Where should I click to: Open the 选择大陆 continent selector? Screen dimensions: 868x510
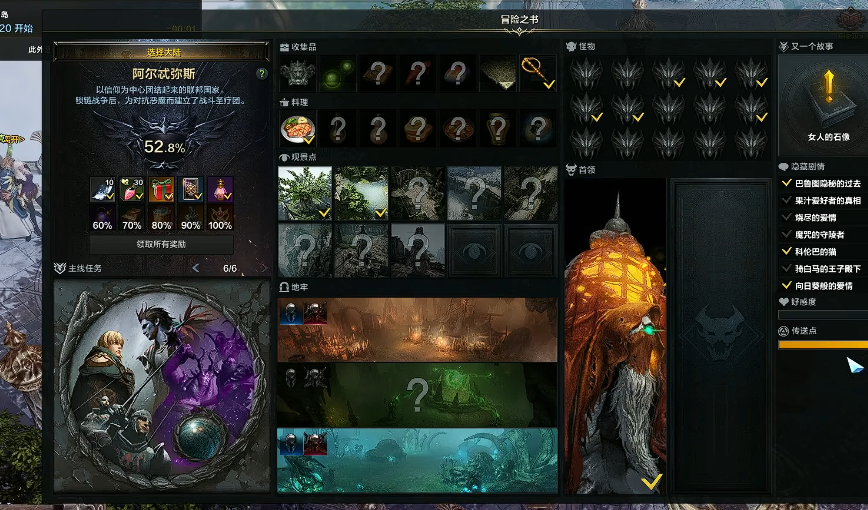click(x=160, y=52)
